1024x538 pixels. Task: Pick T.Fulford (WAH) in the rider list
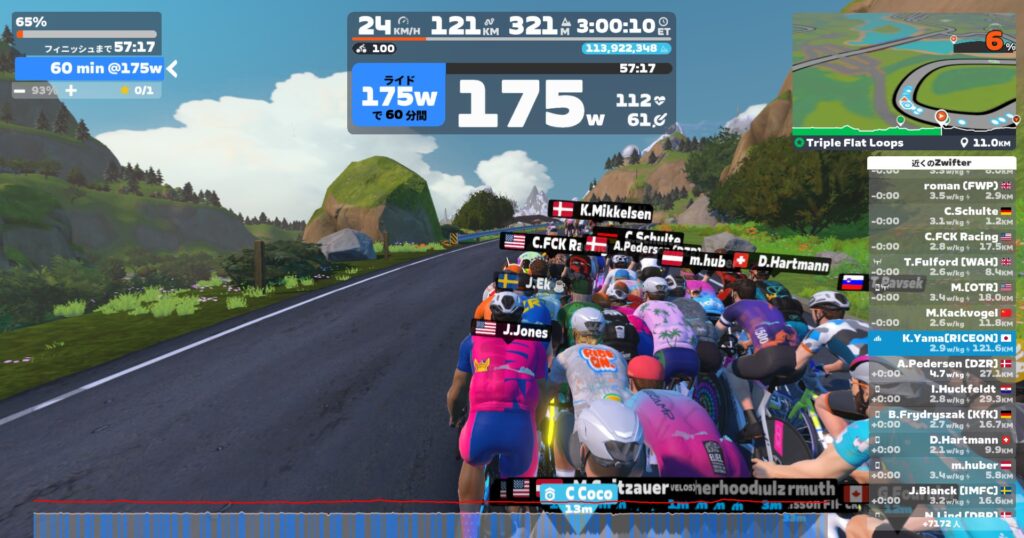(941, 266)
